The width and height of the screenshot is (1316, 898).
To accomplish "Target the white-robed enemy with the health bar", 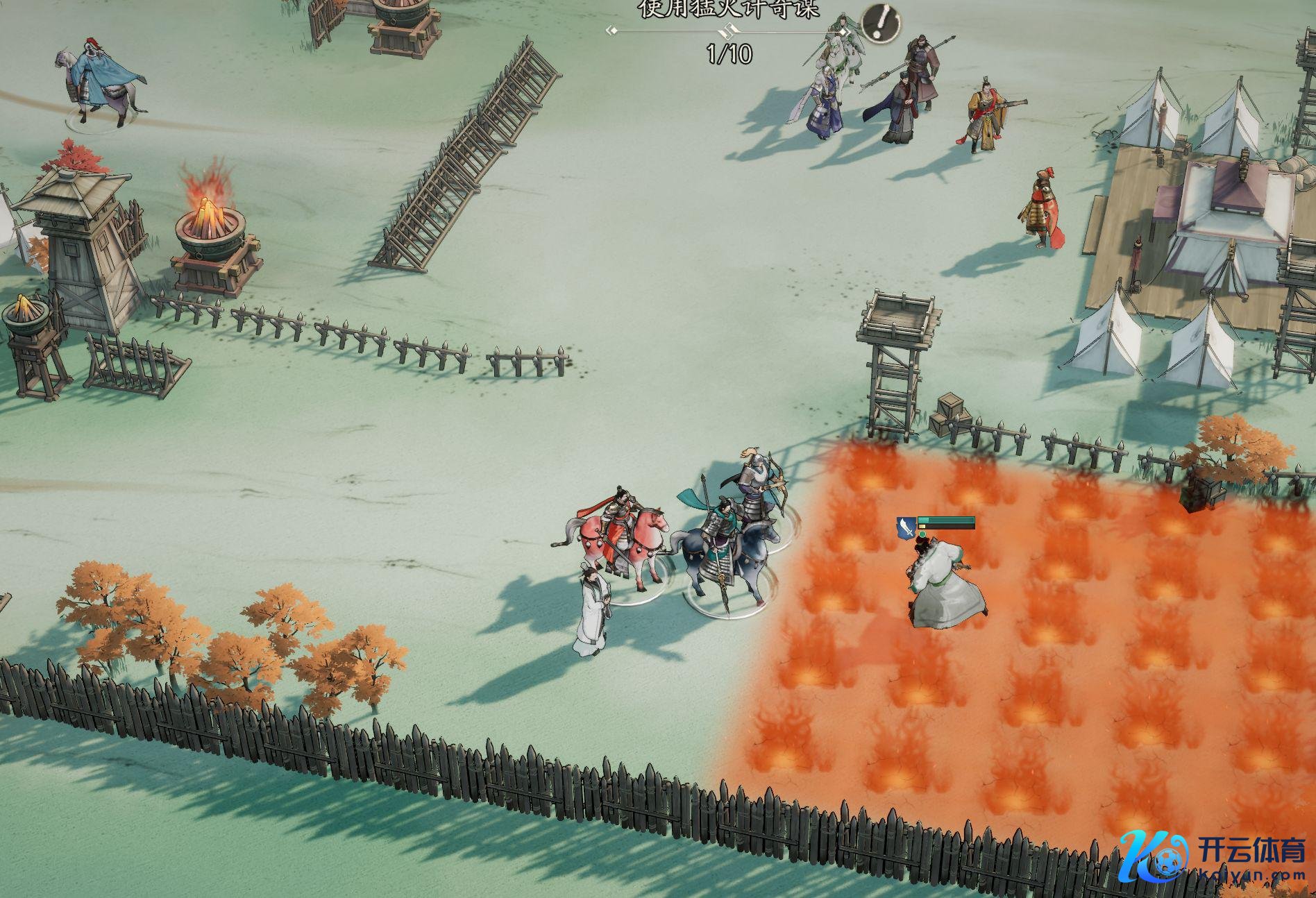I will pyautogui.click(x=943, y=584).
